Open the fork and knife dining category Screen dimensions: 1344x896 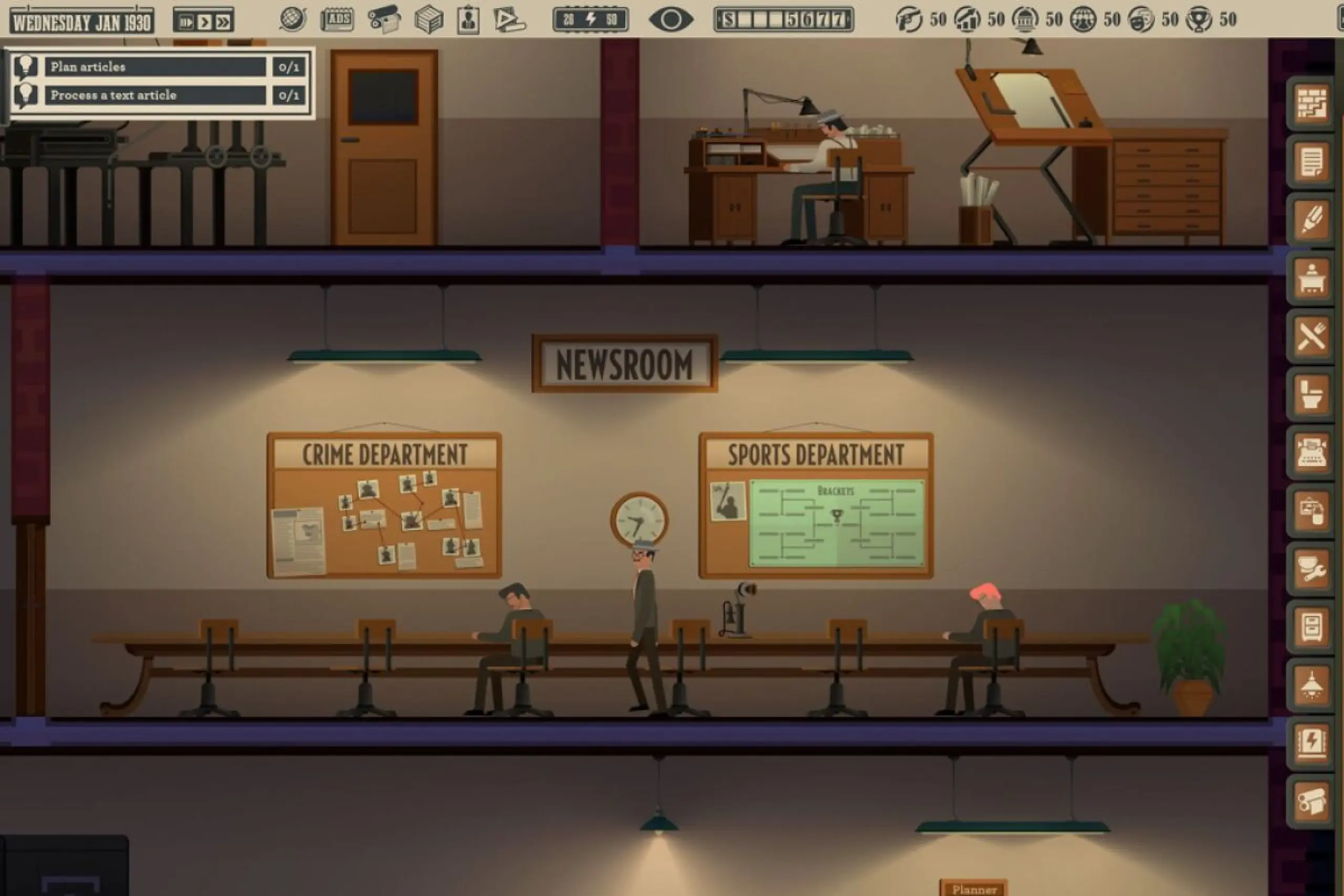point(1311,336)
